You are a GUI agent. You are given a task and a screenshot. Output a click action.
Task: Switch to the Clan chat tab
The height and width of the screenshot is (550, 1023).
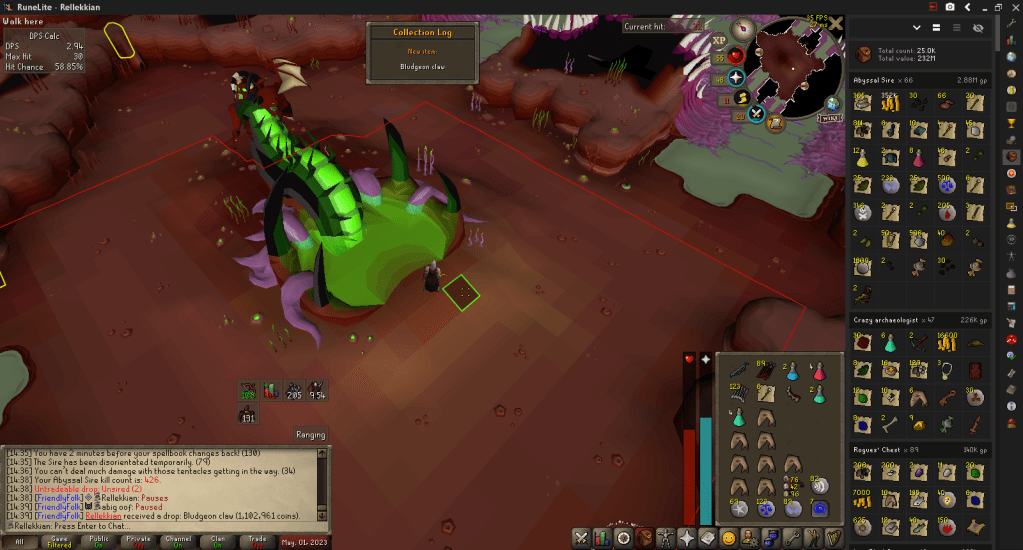(217, 541)
